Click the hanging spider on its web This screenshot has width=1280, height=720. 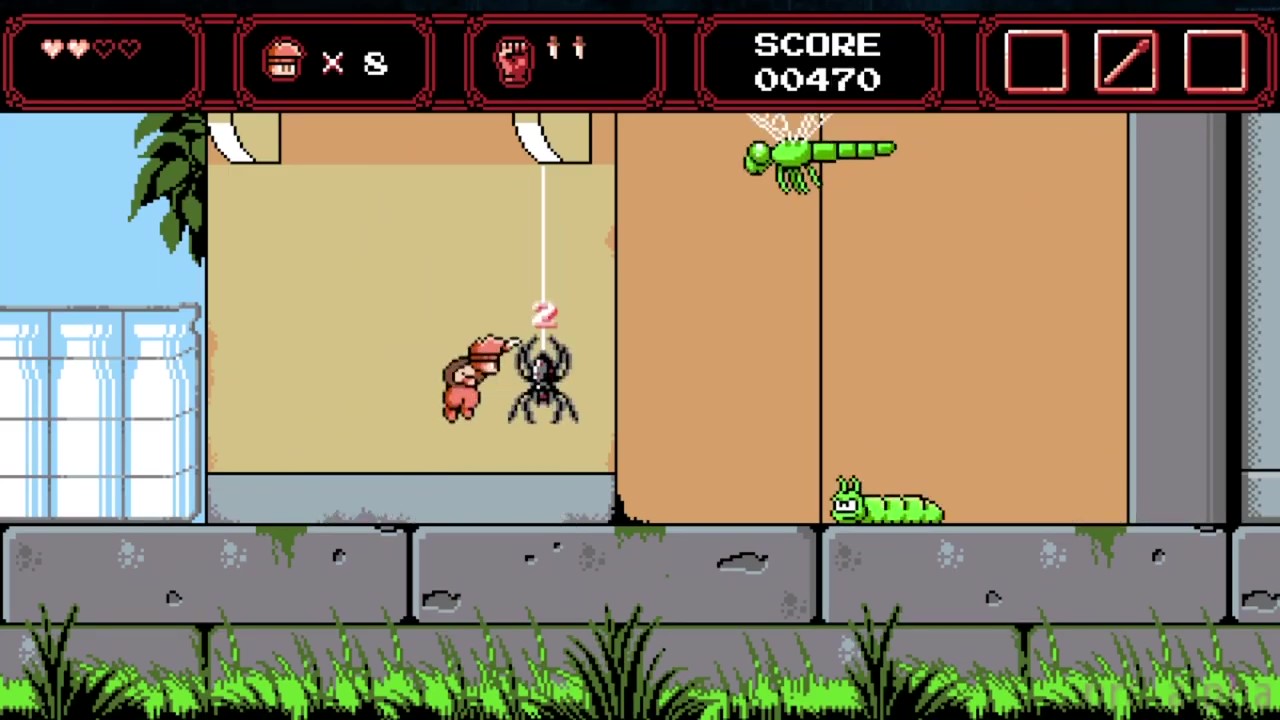(x=545, y=380)
